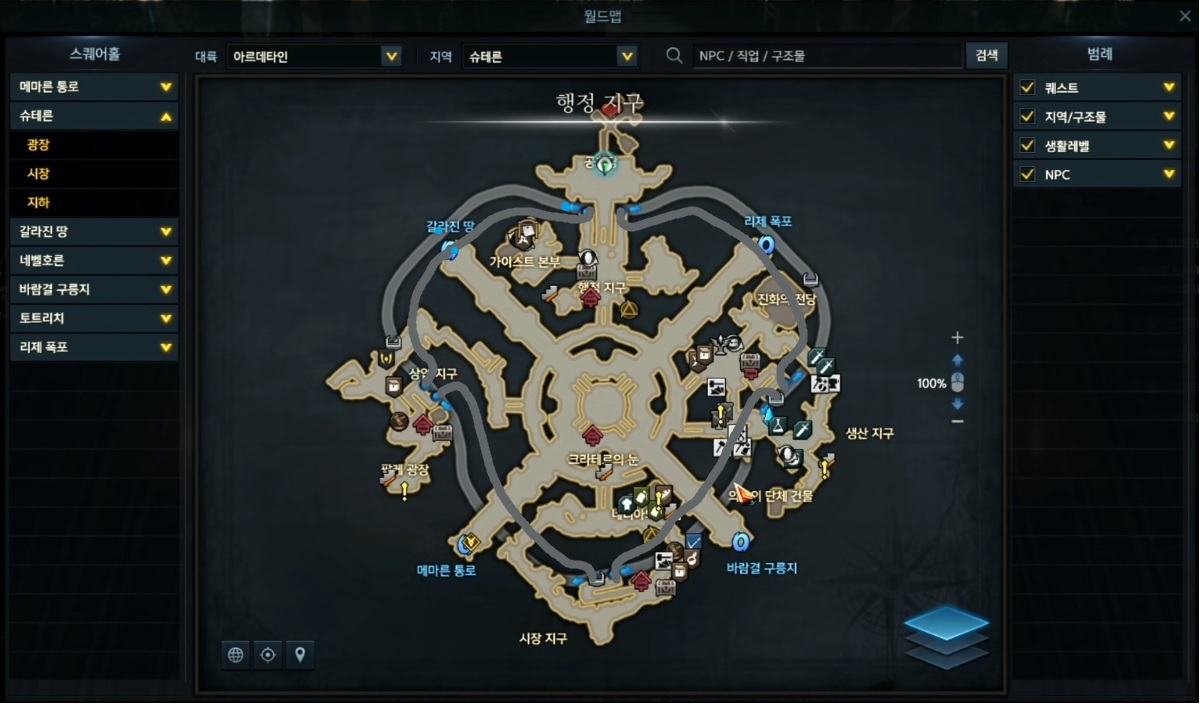Image resolution: width=1200 pixels, height=704 pixels.
Task: Choose the 지하 sub-area
Action: coord(94,203)
